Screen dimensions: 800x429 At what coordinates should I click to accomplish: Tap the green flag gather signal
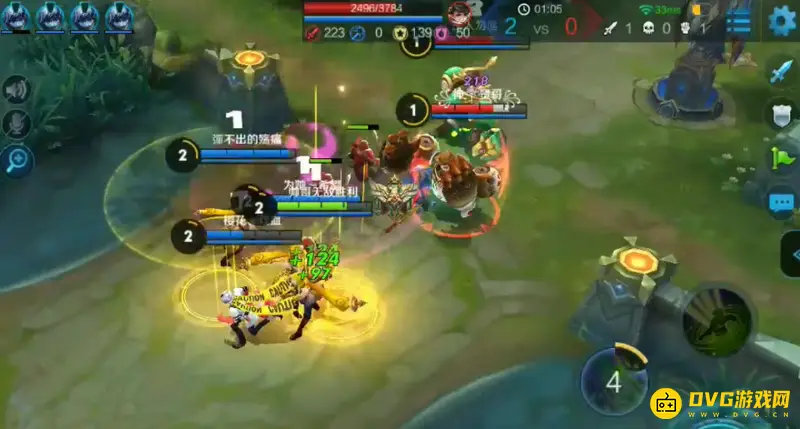click(x=781, y=158)
